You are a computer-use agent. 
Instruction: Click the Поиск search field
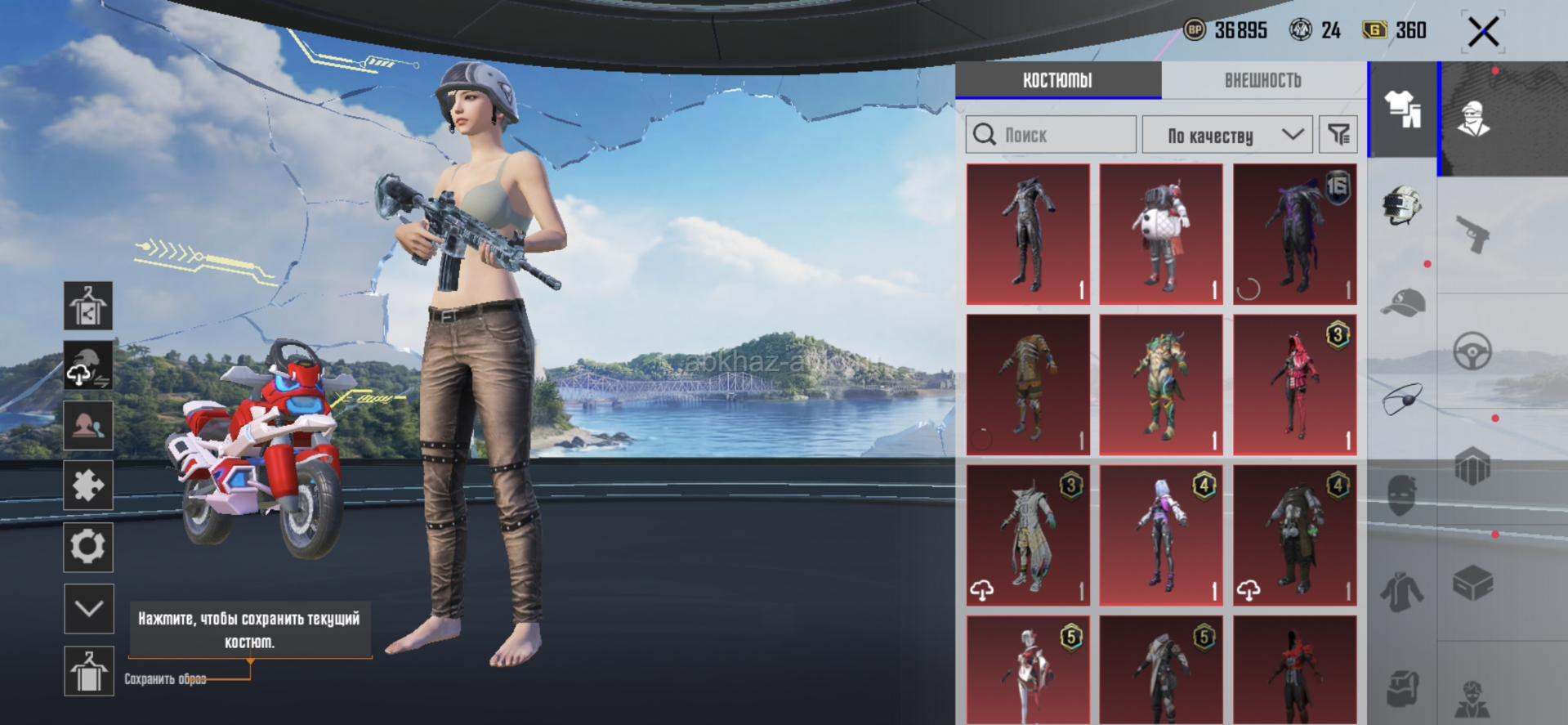(1052, 135)
